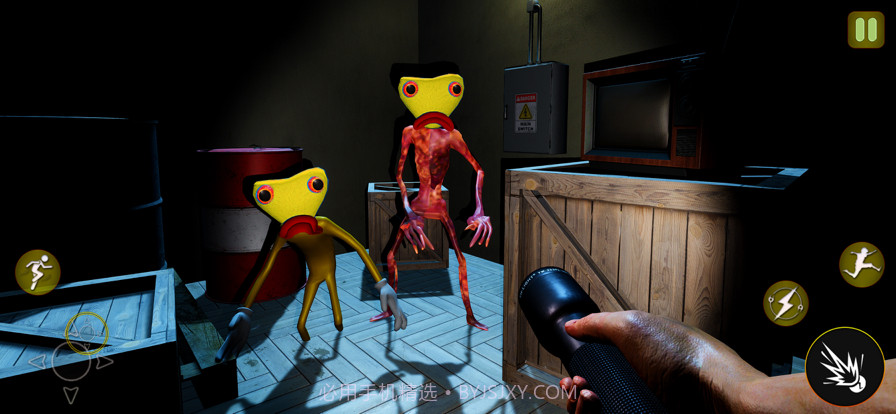Tap the sprint running-figure icon
896x414 pixels.
click(x=38, y=272)
